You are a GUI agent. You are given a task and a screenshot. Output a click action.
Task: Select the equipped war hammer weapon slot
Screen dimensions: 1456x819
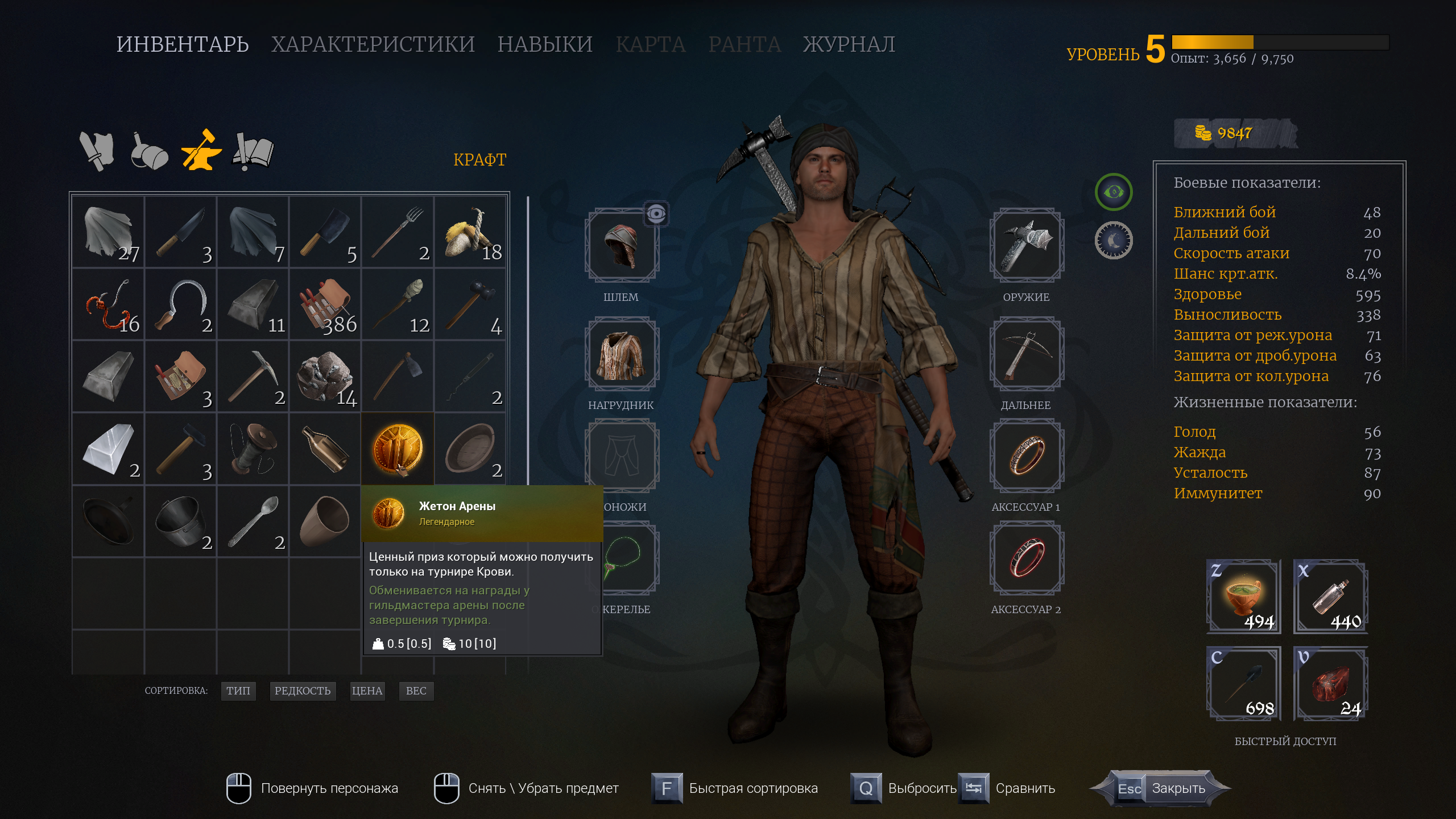[x=1027, y=245]
